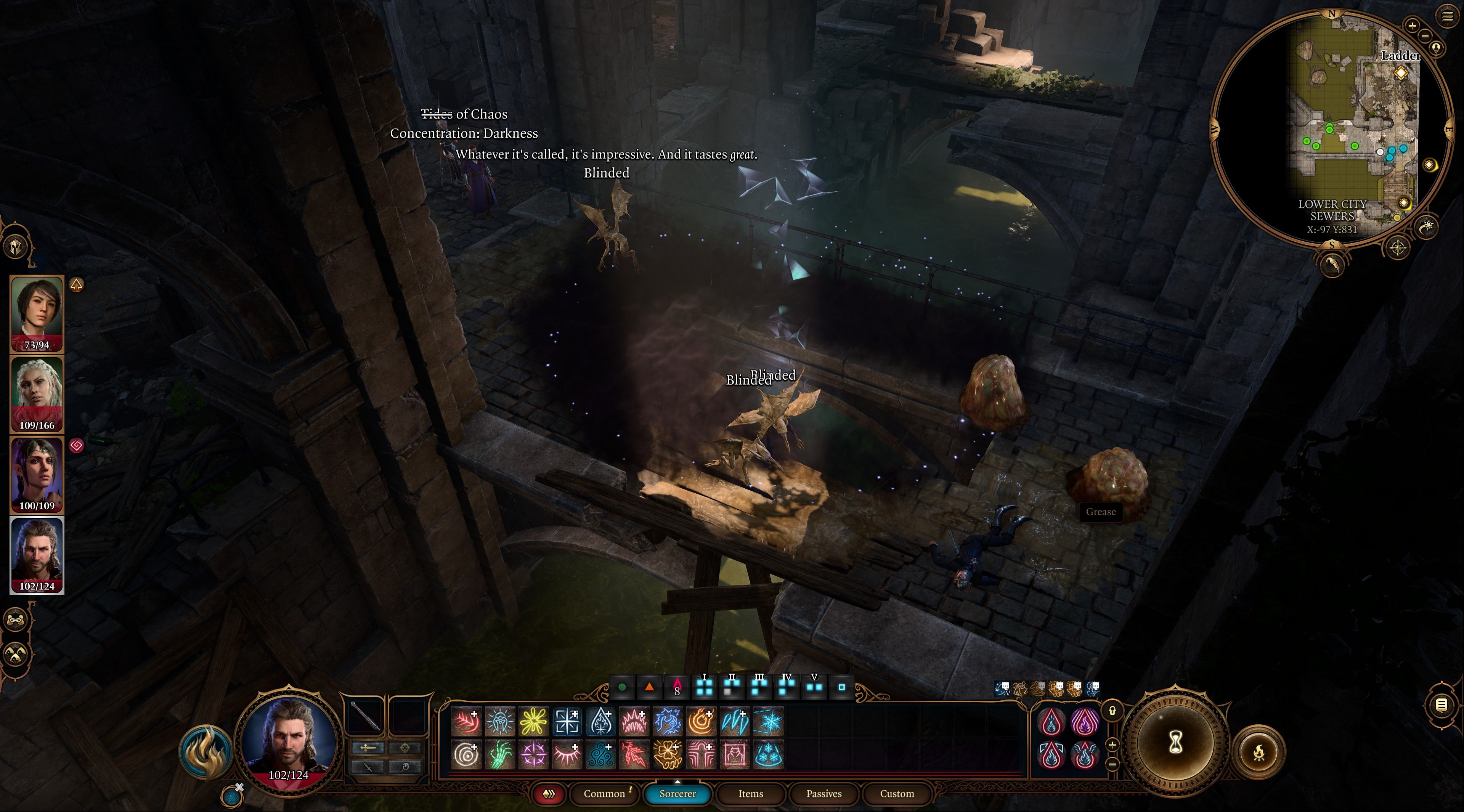Open the Passives tab
Viewport: 1464px width, 812px height.
[823, 794]
